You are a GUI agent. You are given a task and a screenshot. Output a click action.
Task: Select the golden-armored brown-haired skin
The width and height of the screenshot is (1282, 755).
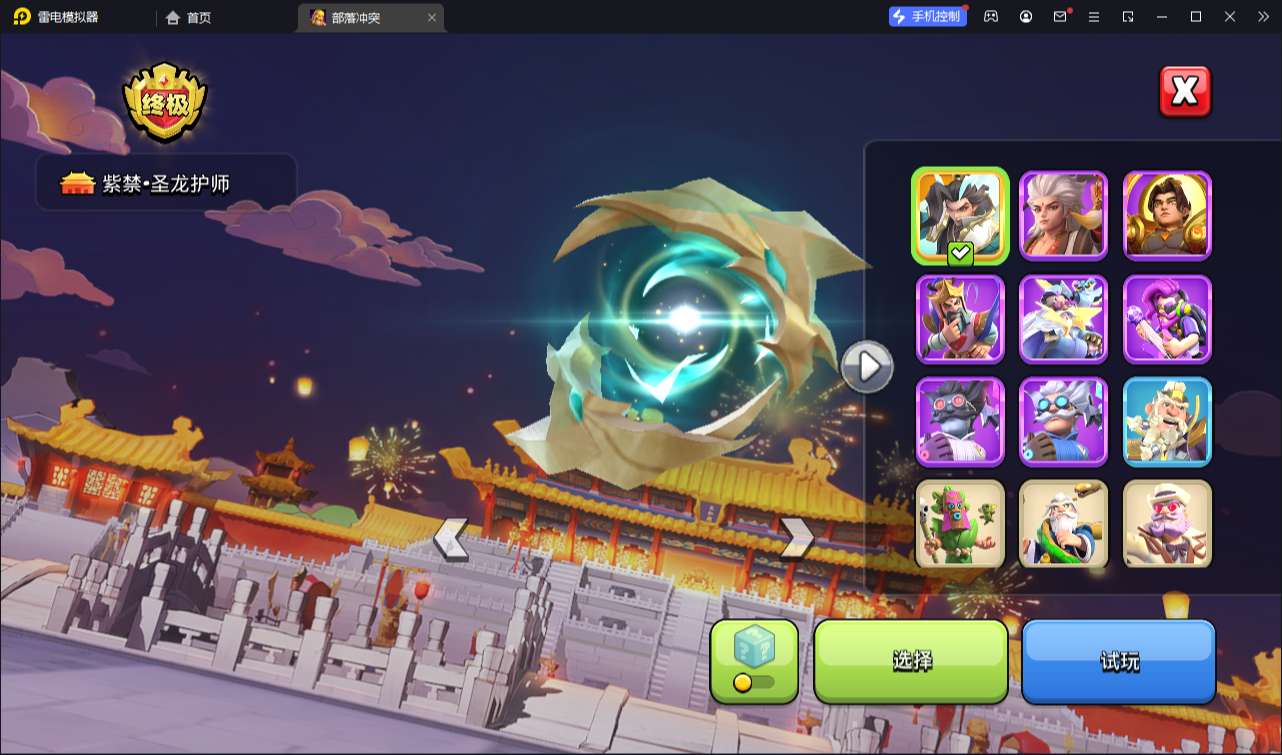click(x=1168, y=214)
